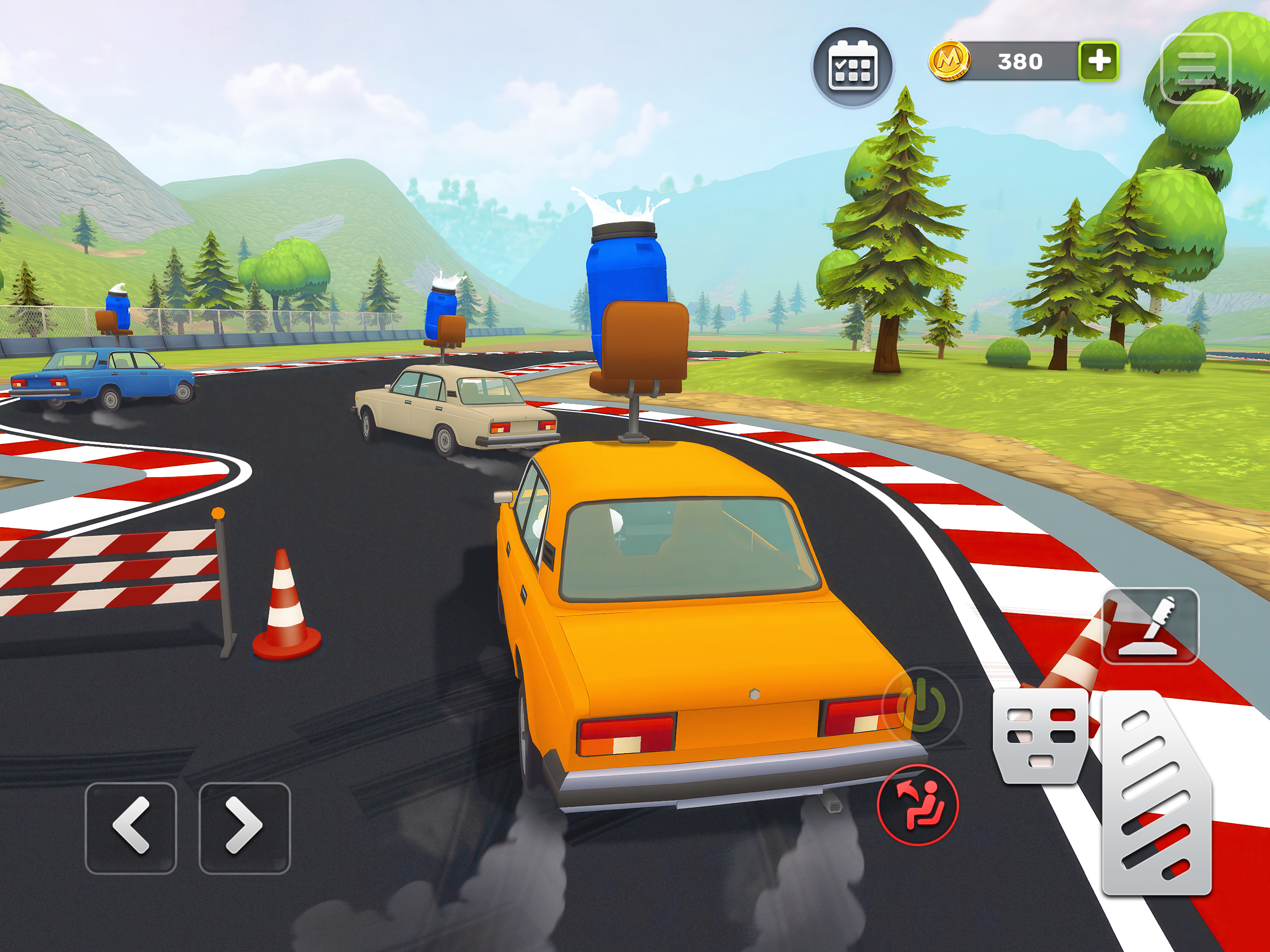Open the hamburger menu
This screenshot has height=952, width=1270.
[x=1196, y=68]
